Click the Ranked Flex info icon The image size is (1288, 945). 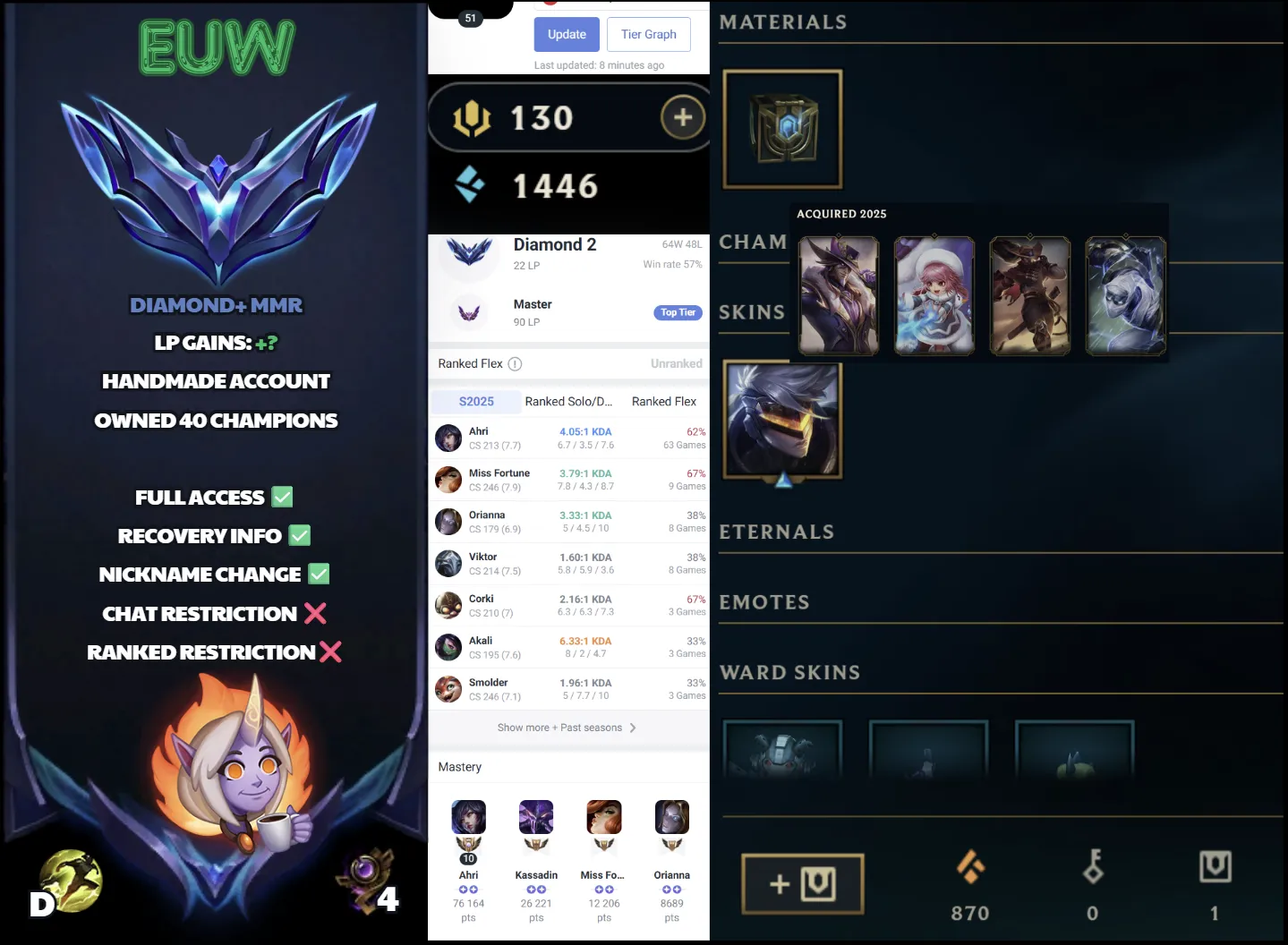click(515, 363)
